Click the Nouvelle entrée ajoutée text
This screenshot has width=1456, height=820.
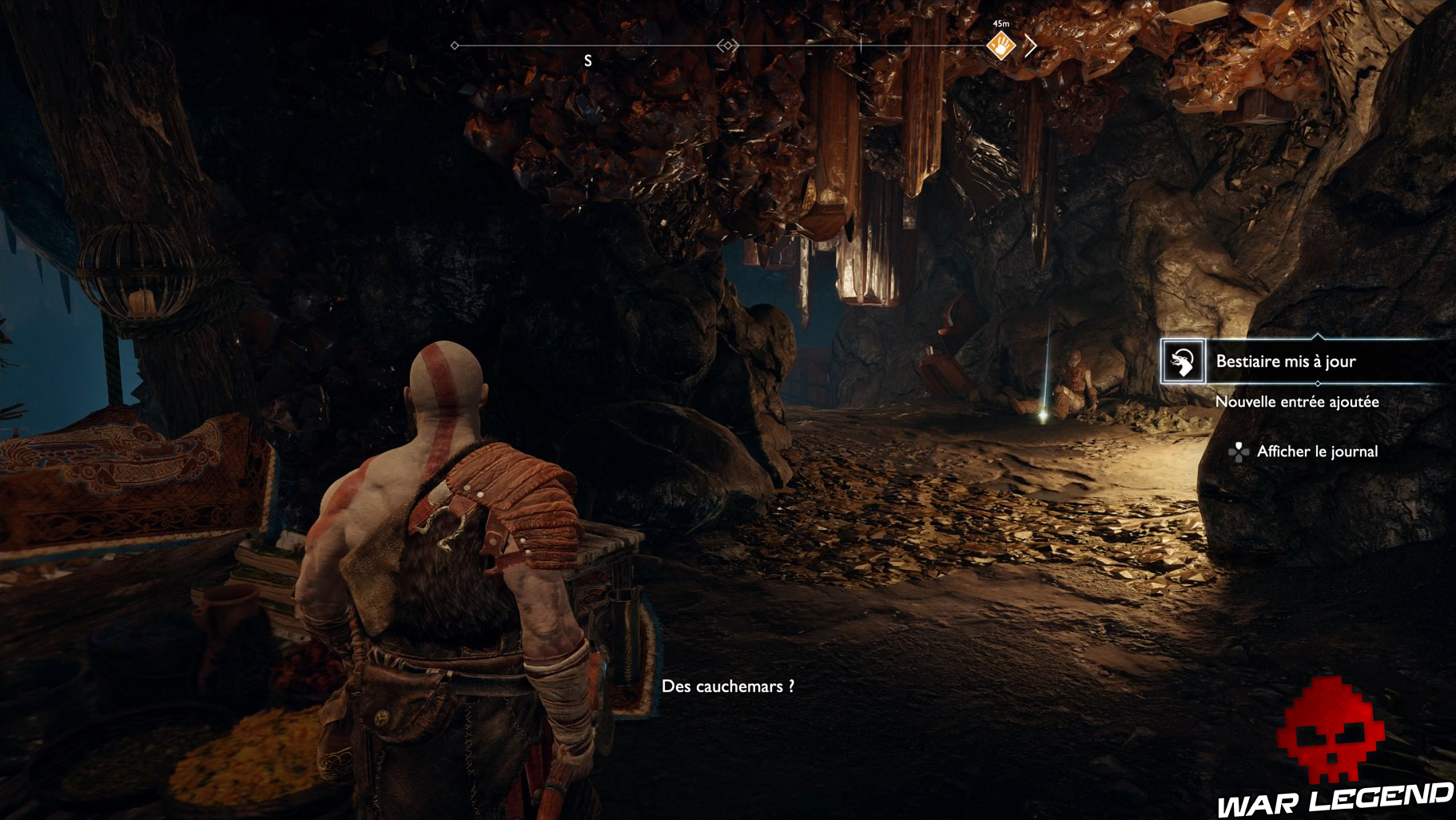[x=1296, y=402]
